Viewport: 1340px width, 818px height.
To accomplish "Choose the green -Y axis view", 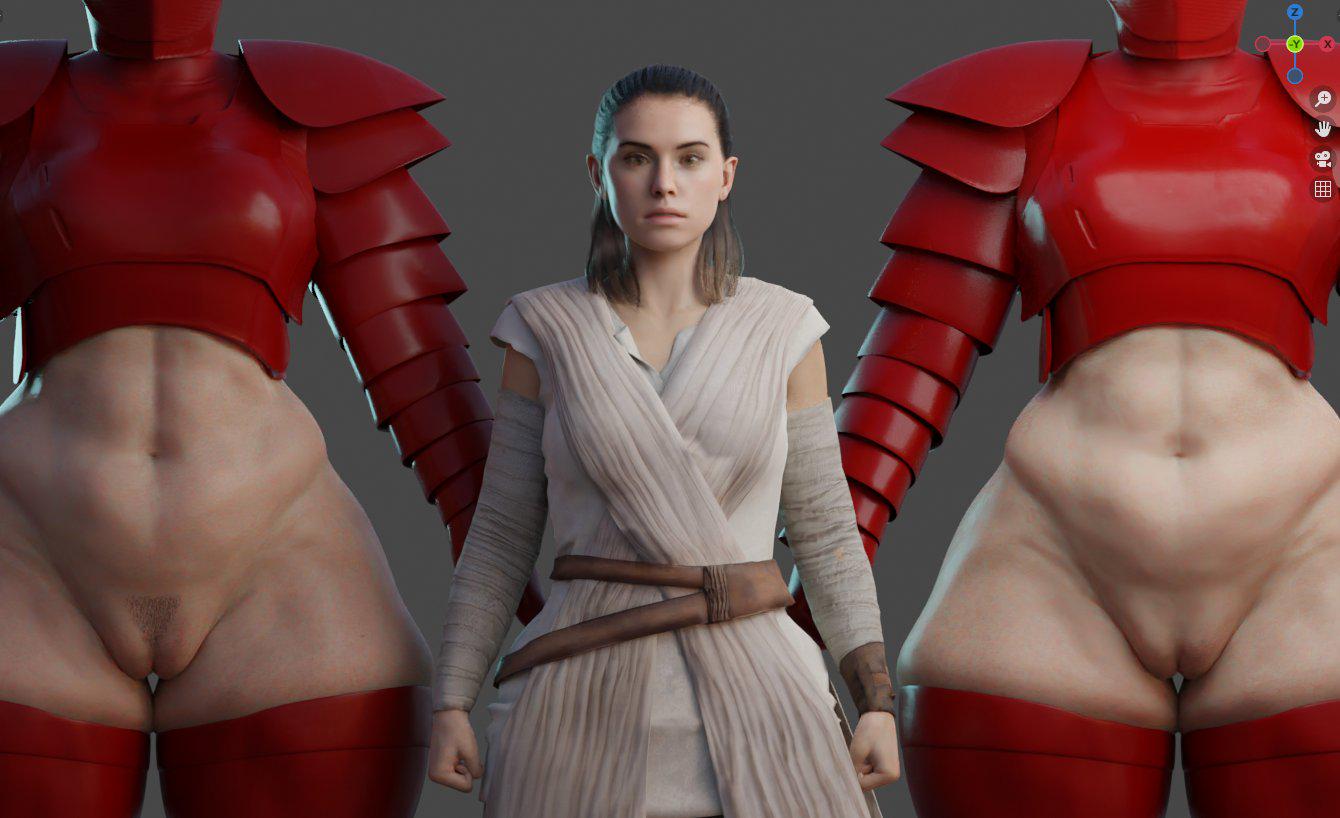I will coord(1295,44).
